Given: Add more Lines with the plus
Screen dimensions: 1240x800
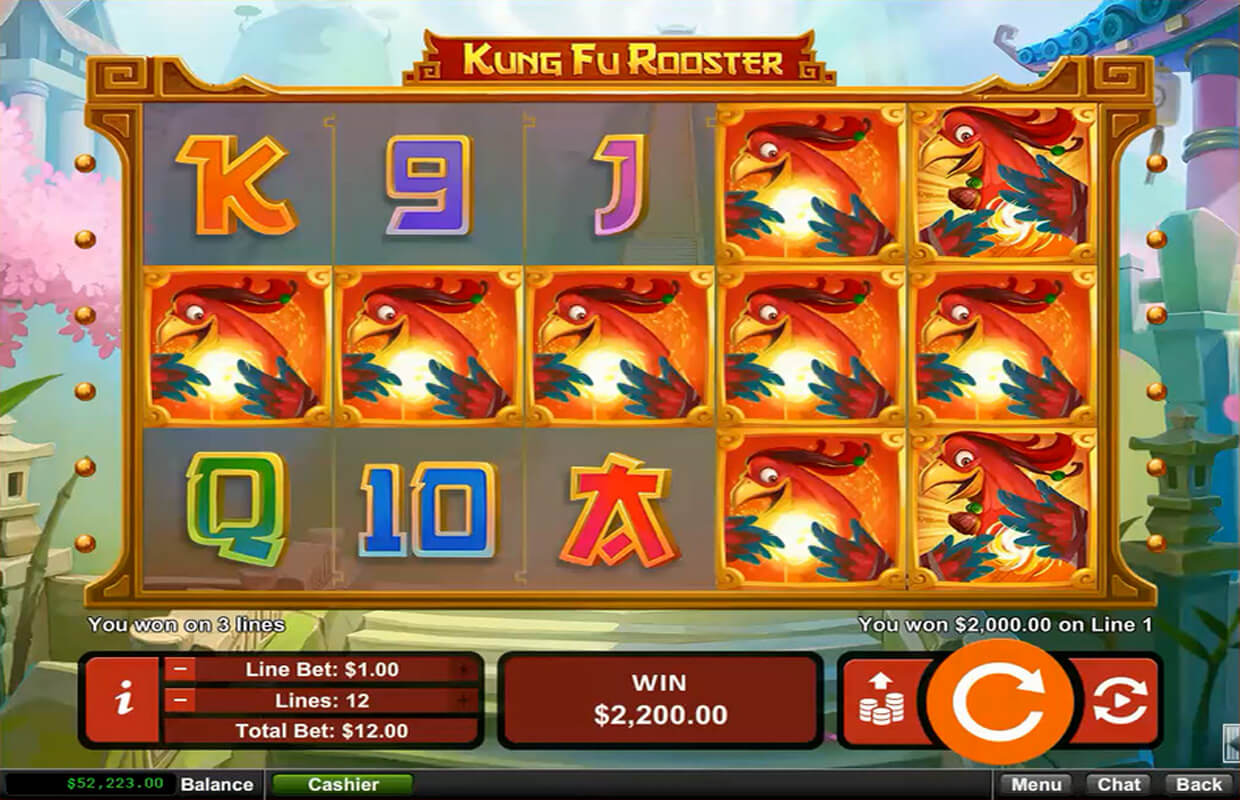Looking at the screenshot, I should pos(463,700).
